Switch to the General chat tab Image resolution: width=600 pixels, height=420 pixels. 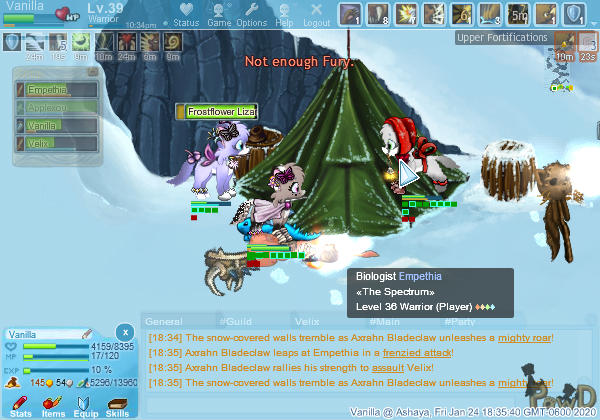pyautogui.click(x=165, y=321)
